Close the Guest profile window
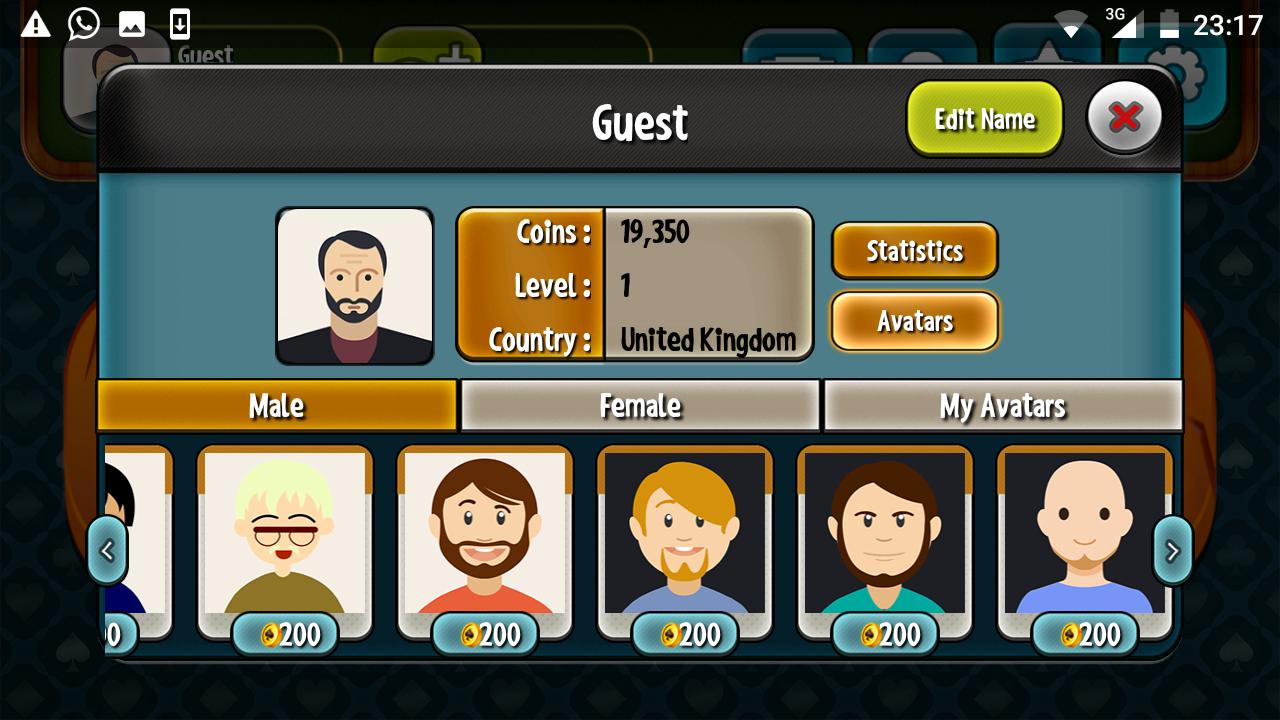This screenshot has height=720, width=1280. [1124, 118]
